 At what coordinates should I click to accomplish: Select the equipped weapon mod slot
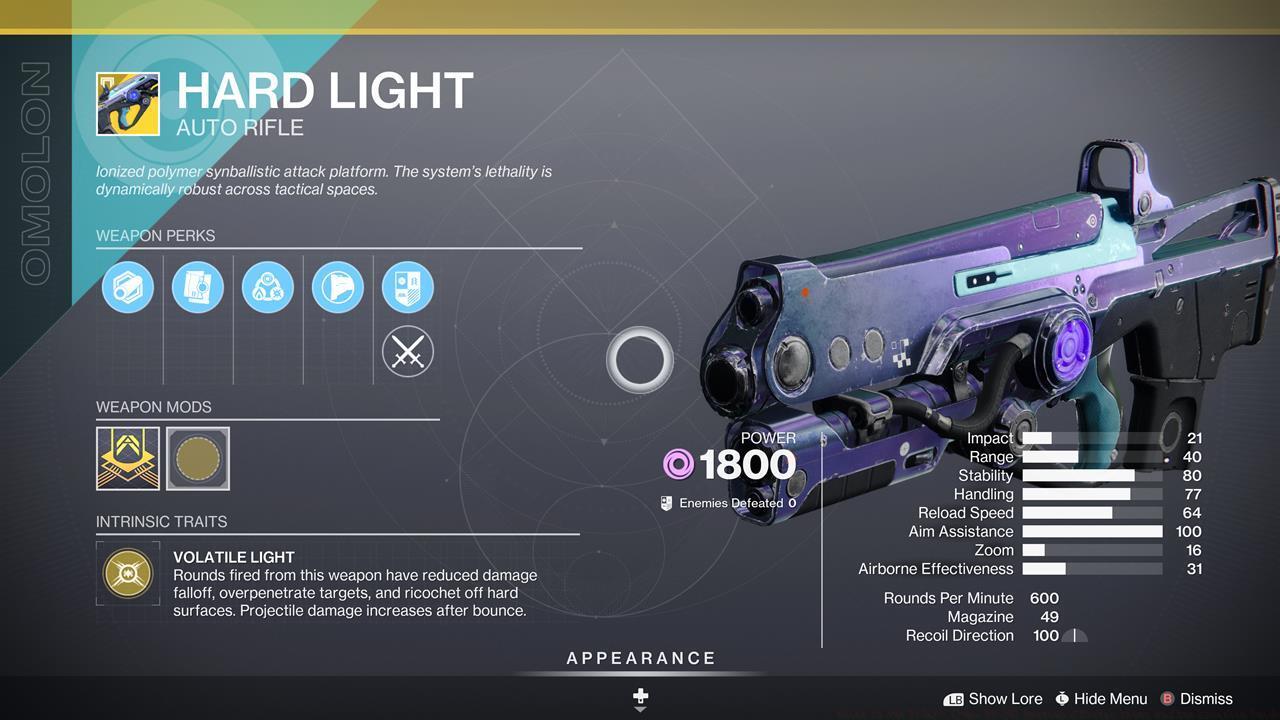[126, 458]
